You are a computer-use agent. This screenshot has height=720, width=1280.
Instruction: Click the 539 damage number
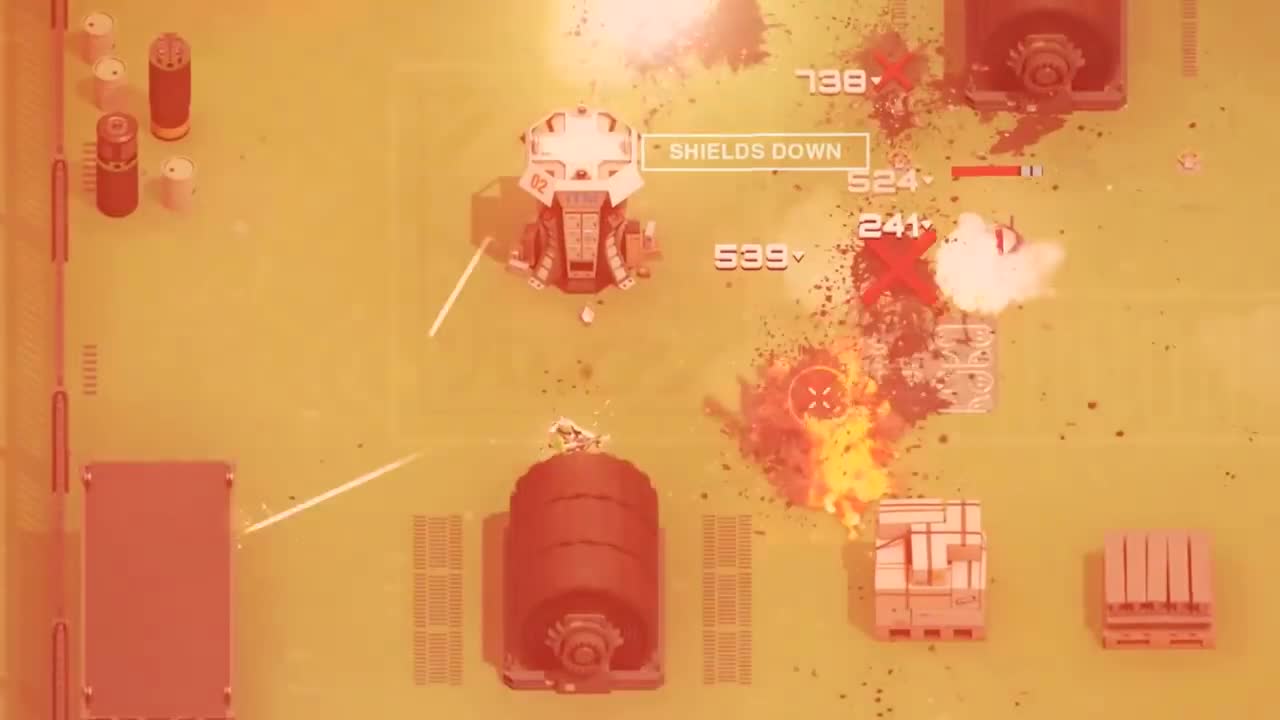pyautogui.click(x=752, y=260)
